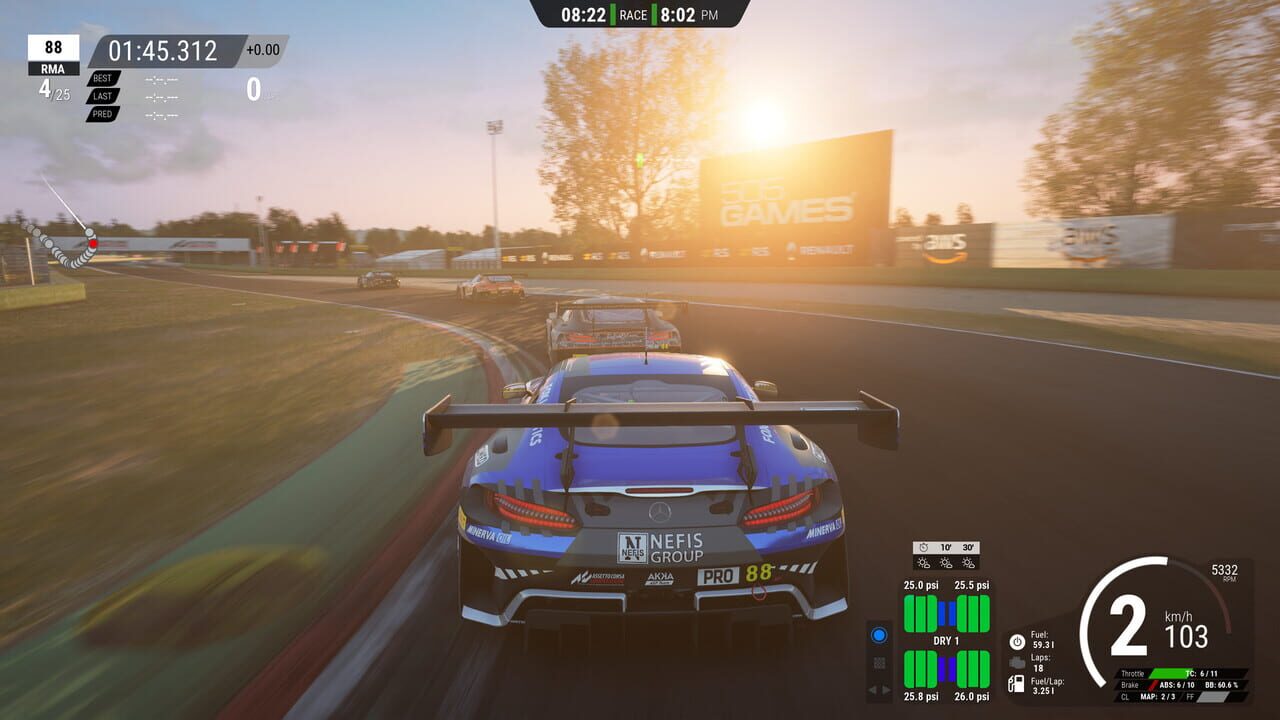
Task: Select the DRY 1 tyre set widget
Action: point(946,641)
